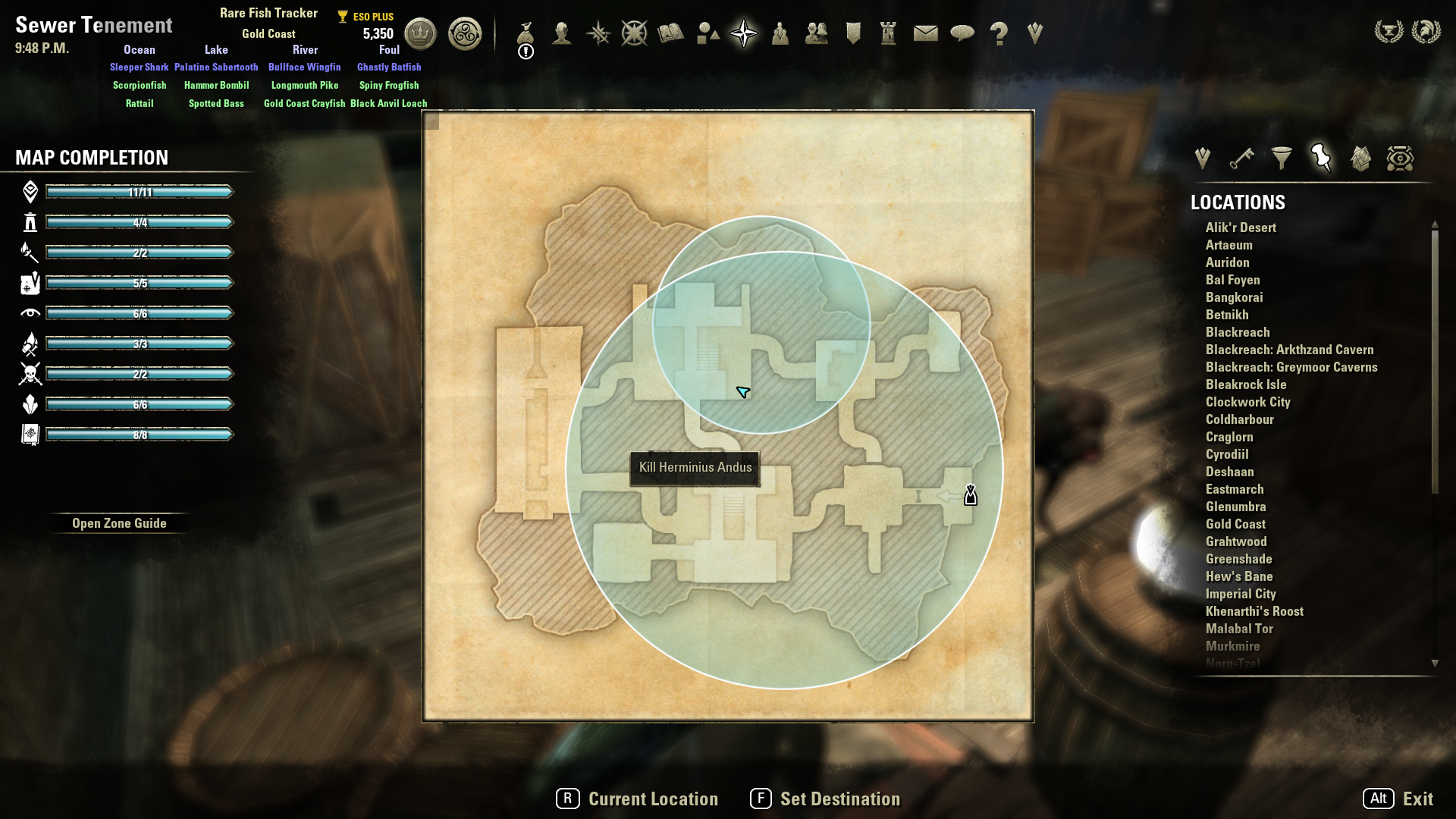The image size is (1456, 819).
Task: Switch to the funnel filters tab
Action: [1282, 158]
